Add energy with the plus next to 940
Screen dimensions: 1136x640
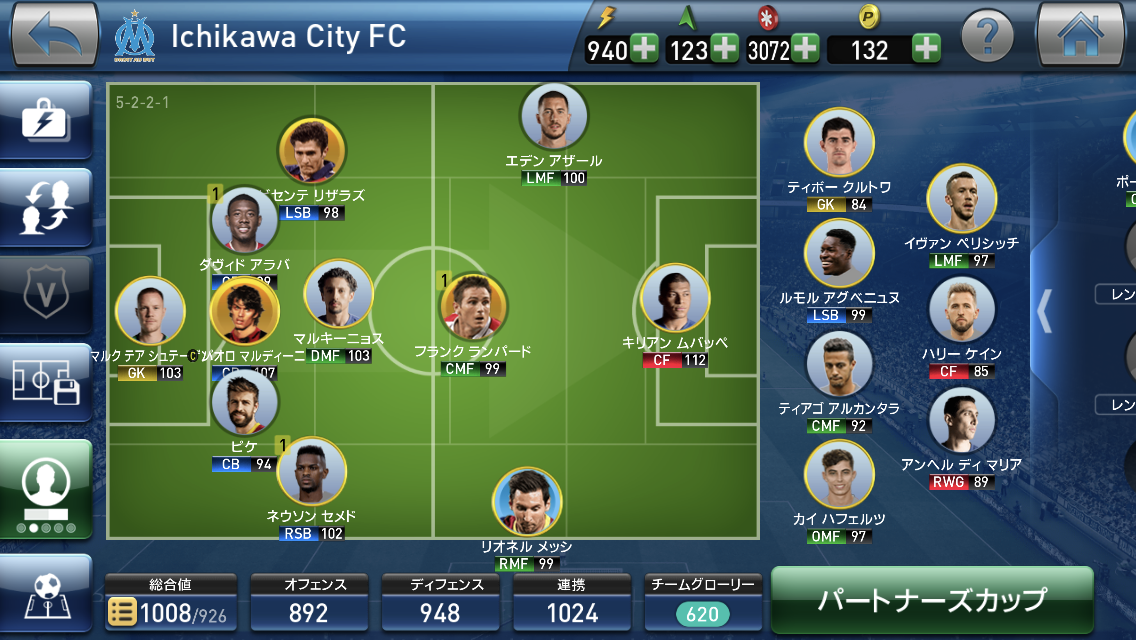644,49
